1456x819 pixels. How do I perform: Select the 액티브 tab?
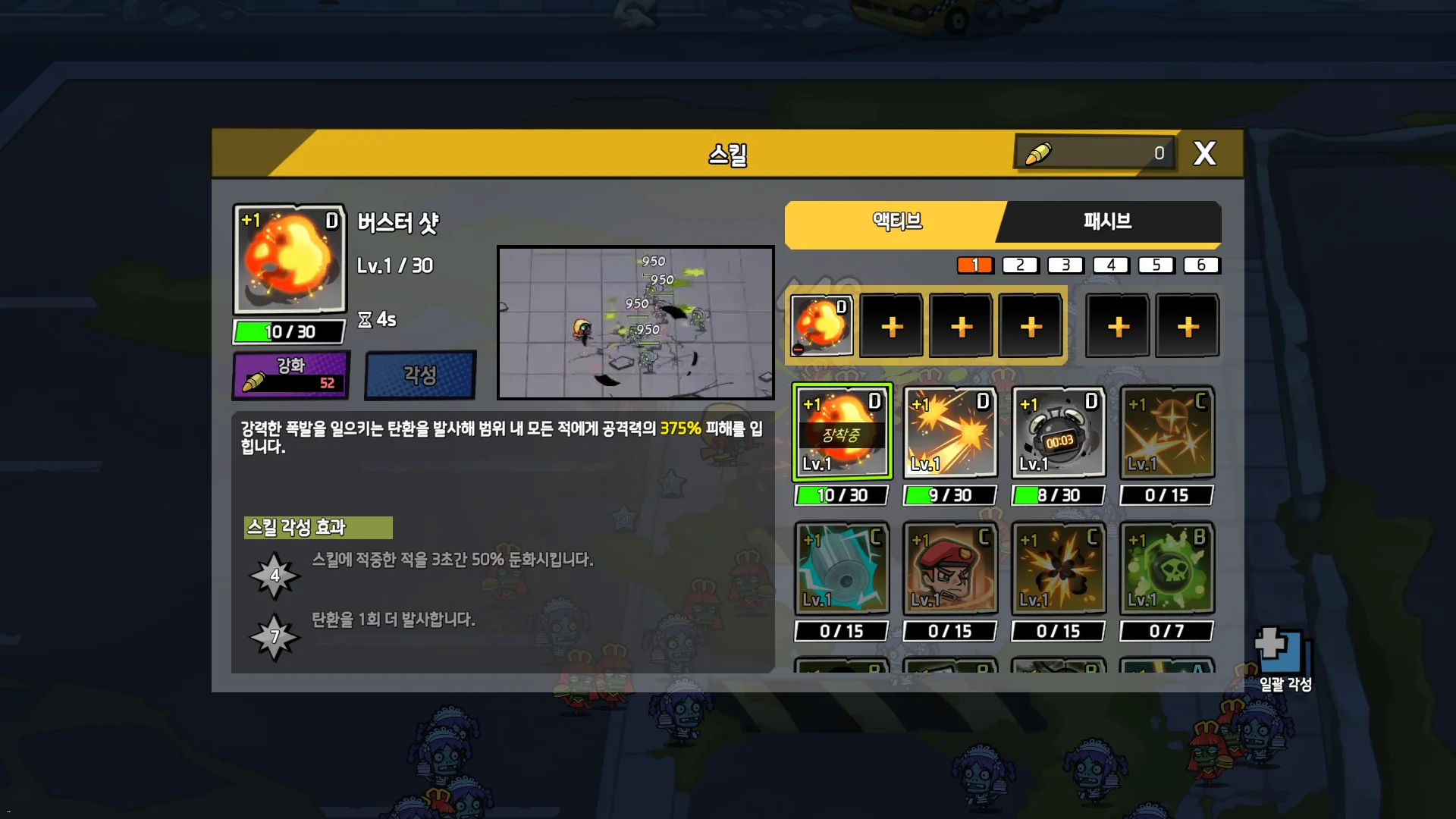(896, 221)
